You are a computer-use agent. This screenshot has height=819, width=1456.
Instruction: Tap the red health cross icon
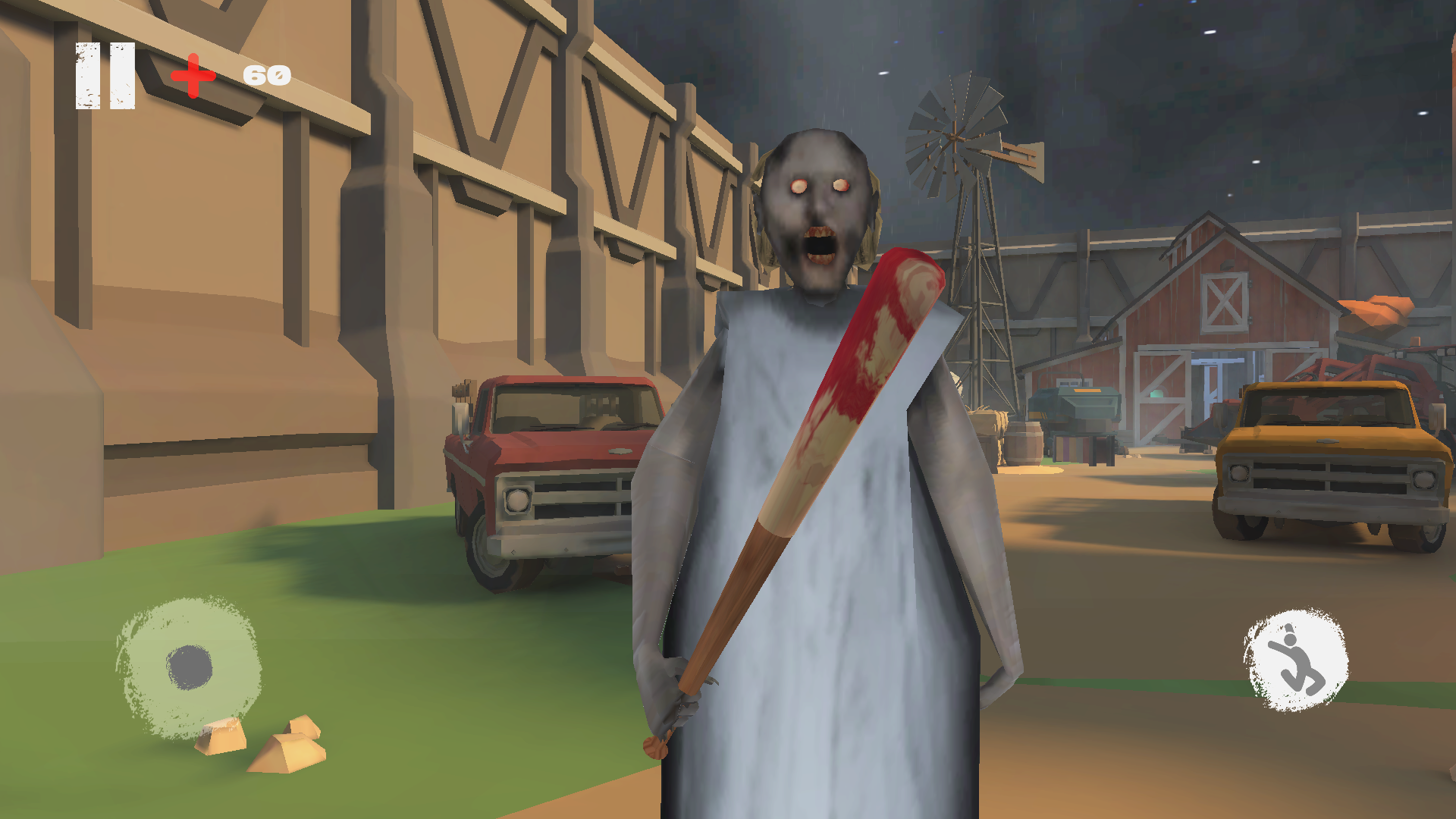[x=192, y=75]
